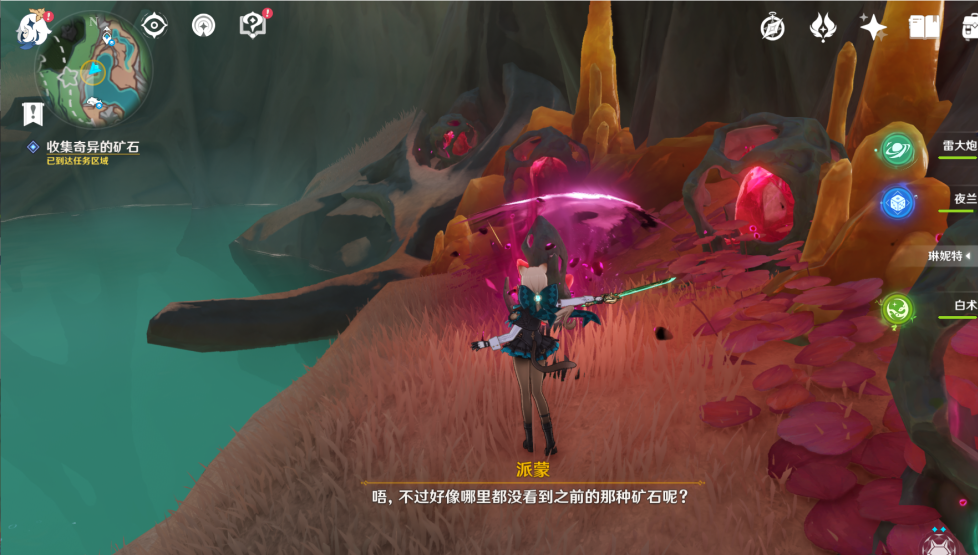This screenshot has width=978, height=555.
Task: Switch to party member 白术
Action: pos(897,309)
